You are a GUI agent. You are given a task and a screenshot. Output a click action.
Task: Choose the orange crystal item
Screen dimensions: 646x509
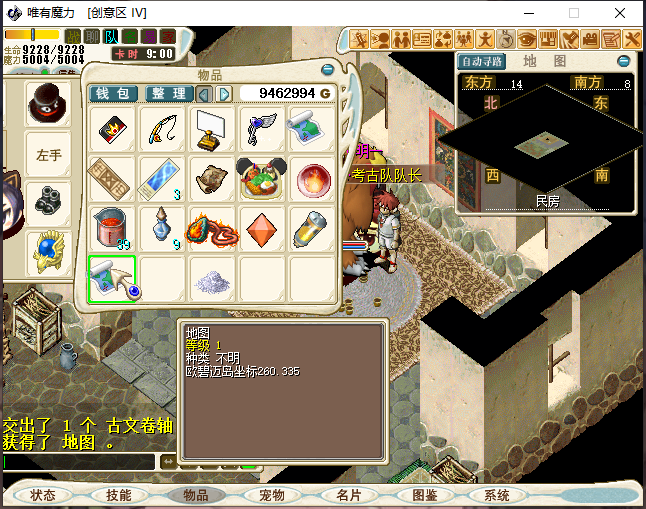click(263, 227)
